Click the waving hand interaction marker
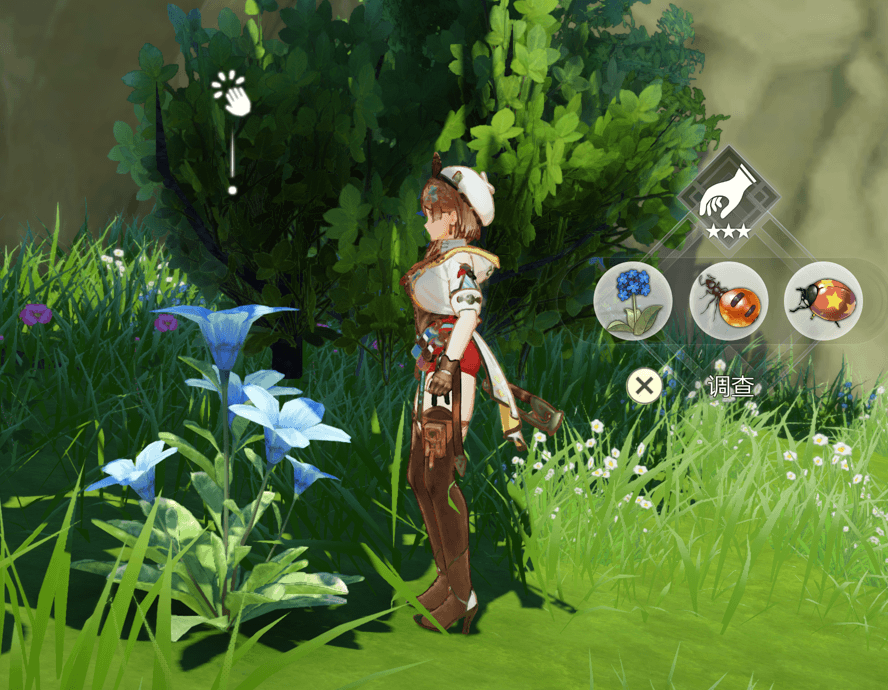Screen dimensions: 888x690 pyautogui.click(x=233, y=95)
